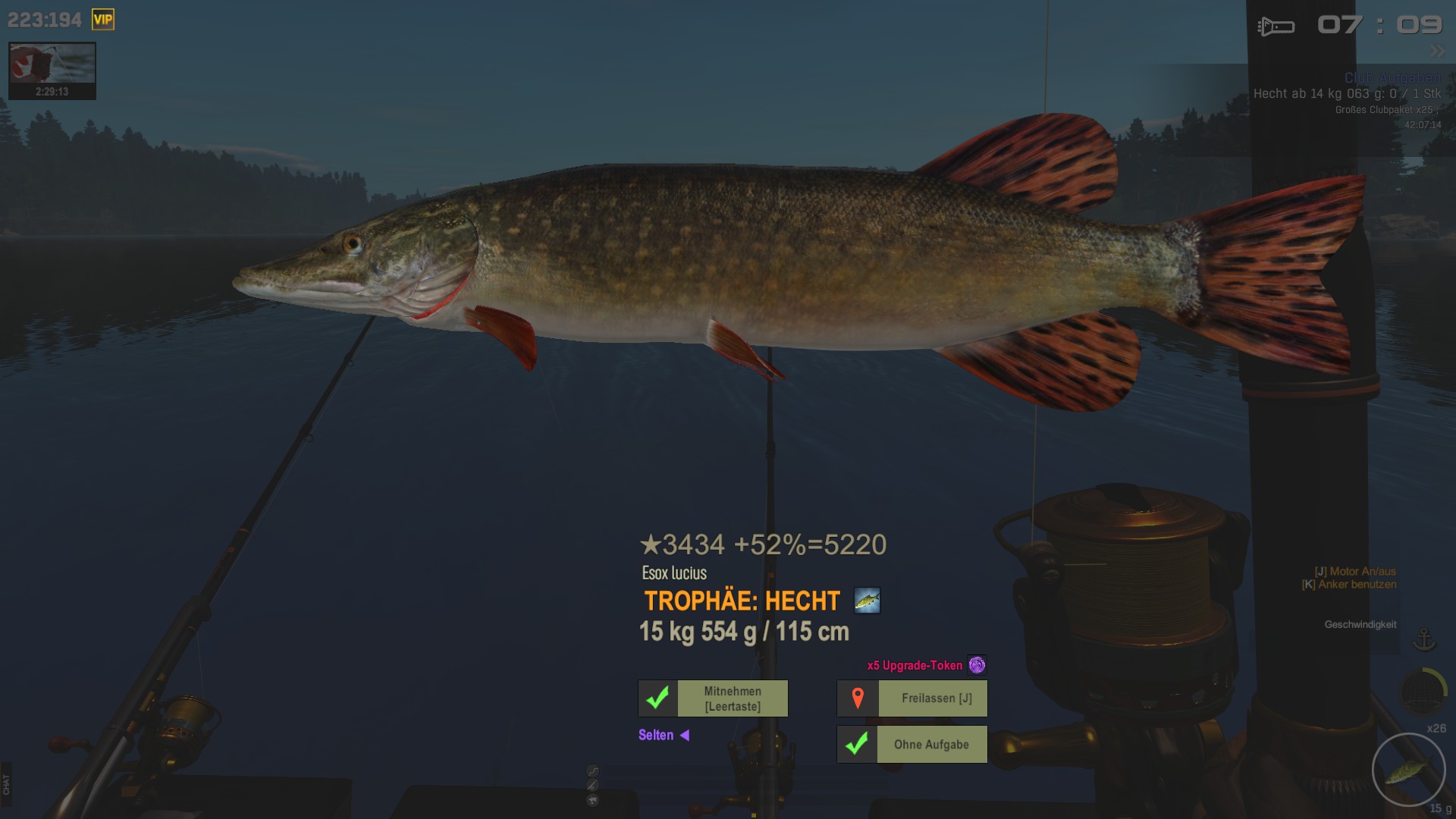
Task: Choose Mitnehmen to keep the pike
Action: tap(713, 698)
